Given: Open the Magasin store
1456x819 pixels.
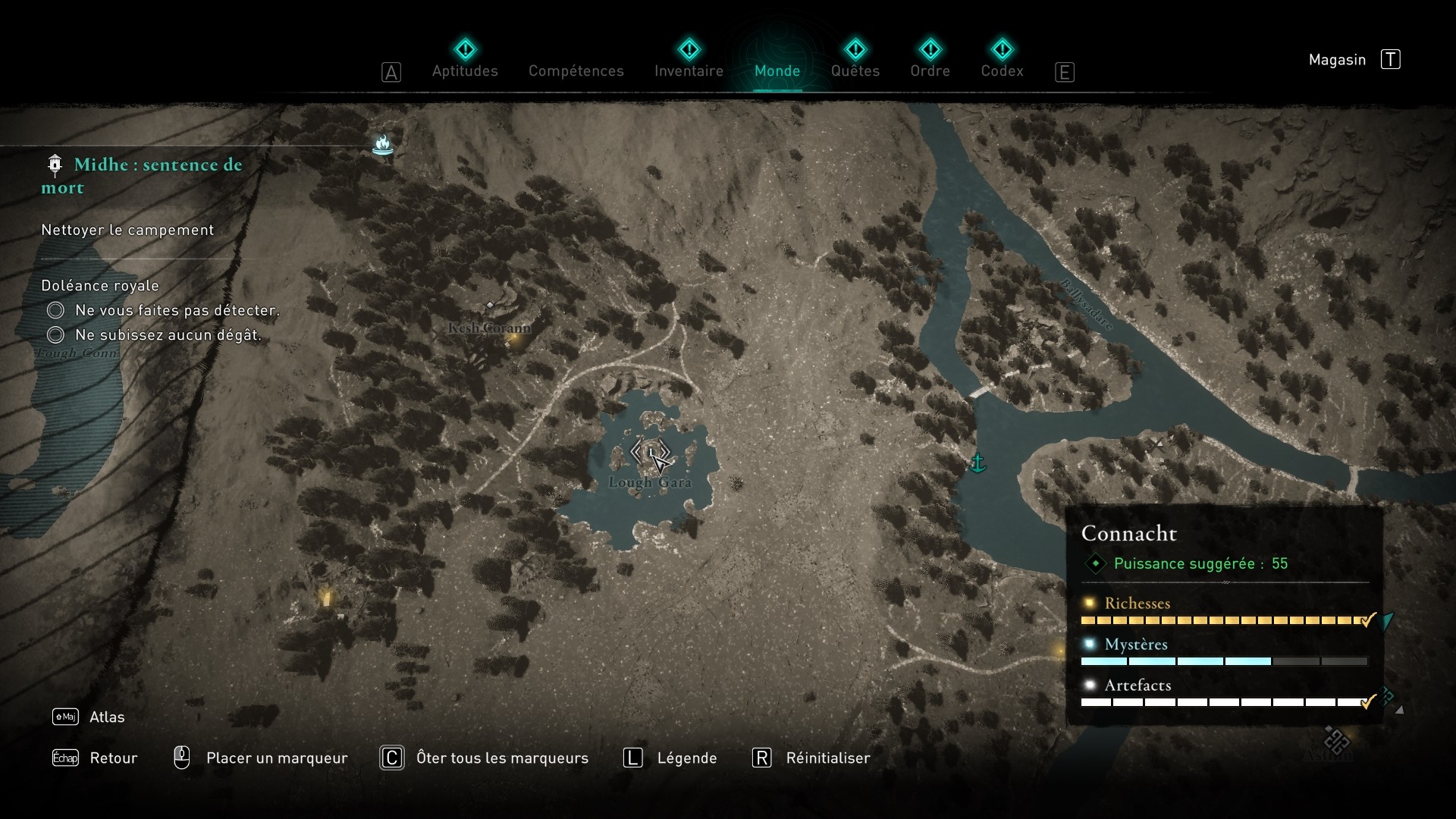Looking at the screenshot, I should pos(1338,59).
